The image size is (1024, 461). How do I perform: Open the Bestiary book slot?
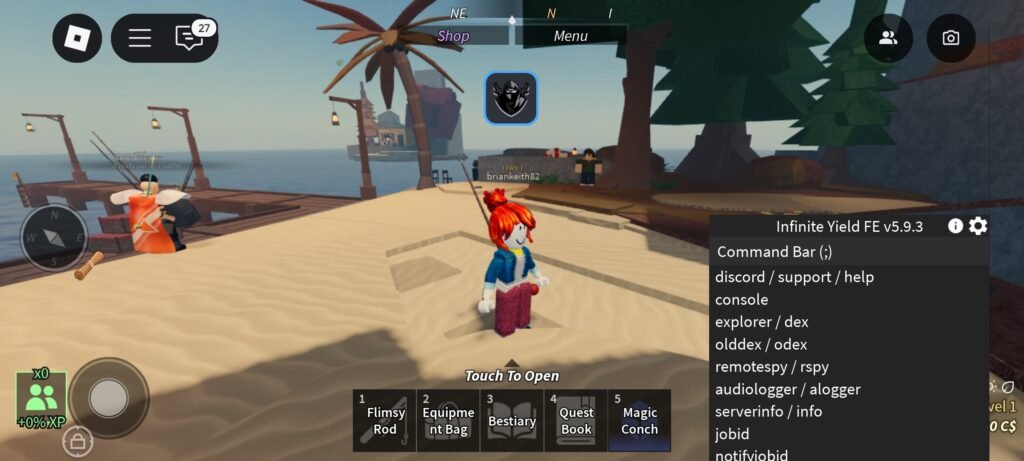click(512, 421)
